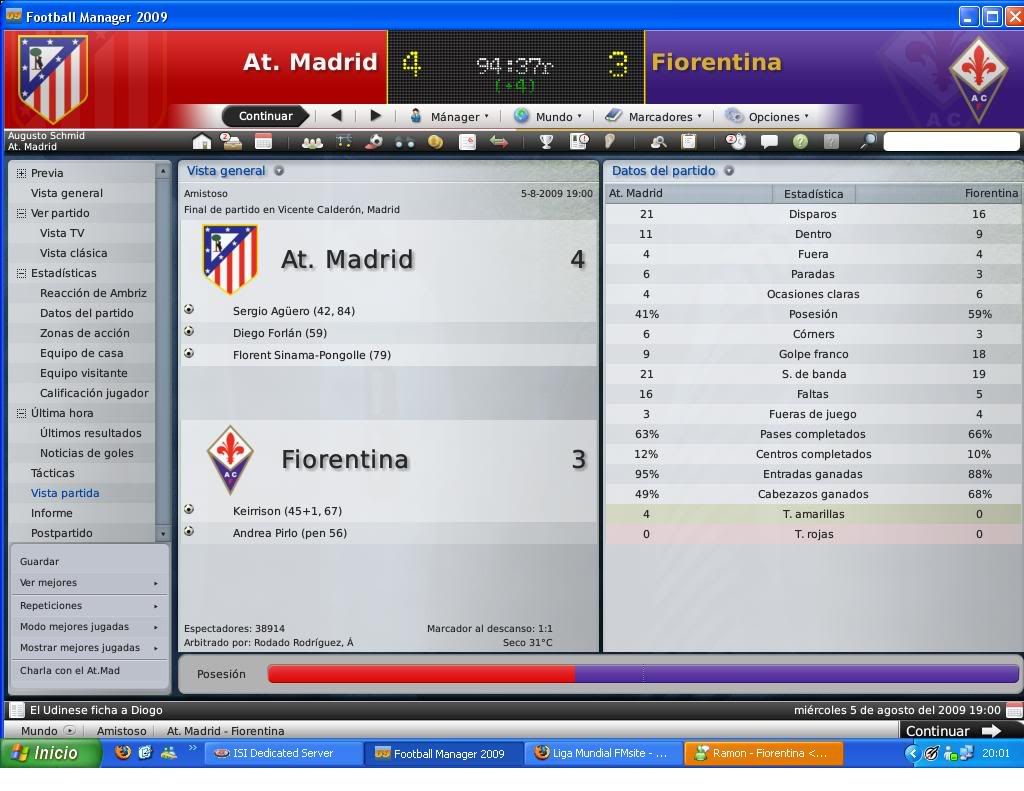
Task: Open the Mundo menu
Action: 553,116
